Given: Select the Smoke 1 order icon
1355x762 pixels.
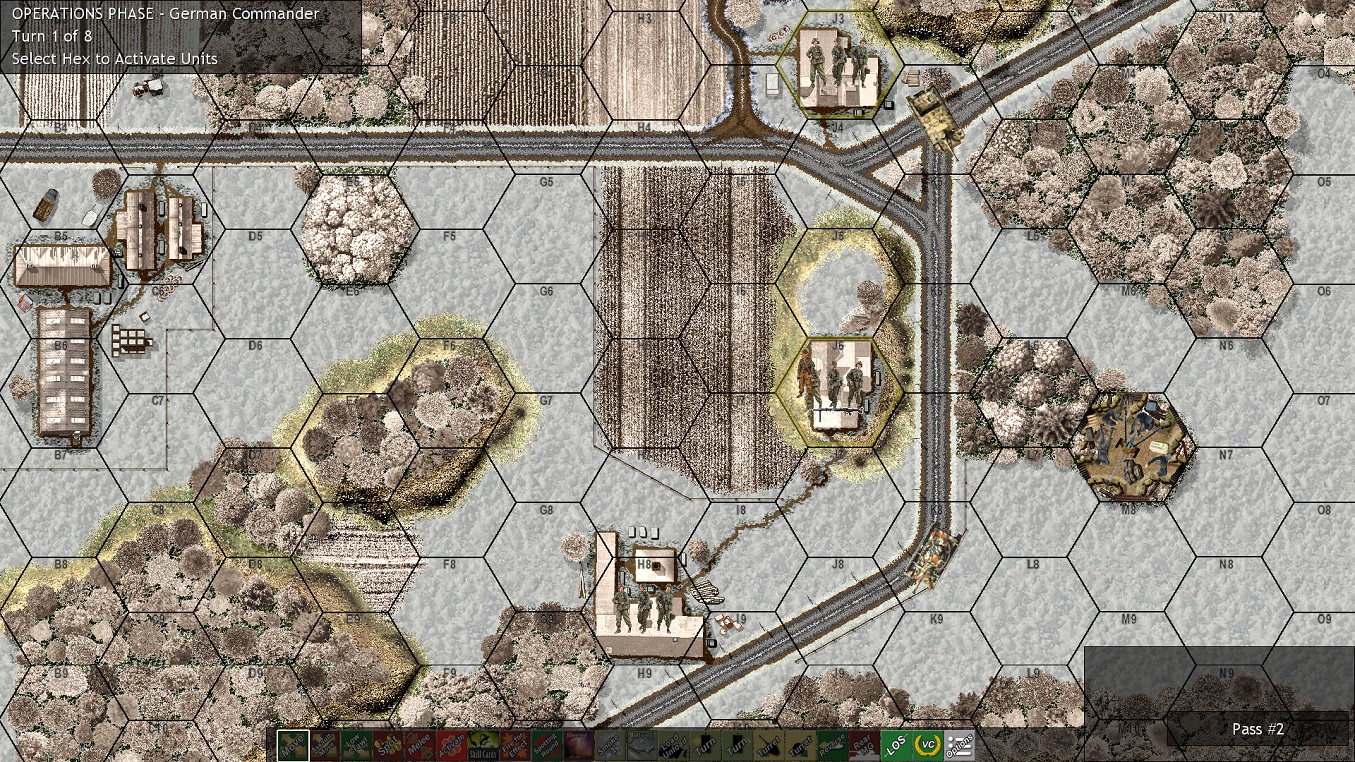Looking at the screenshot, I should [610, 745].
